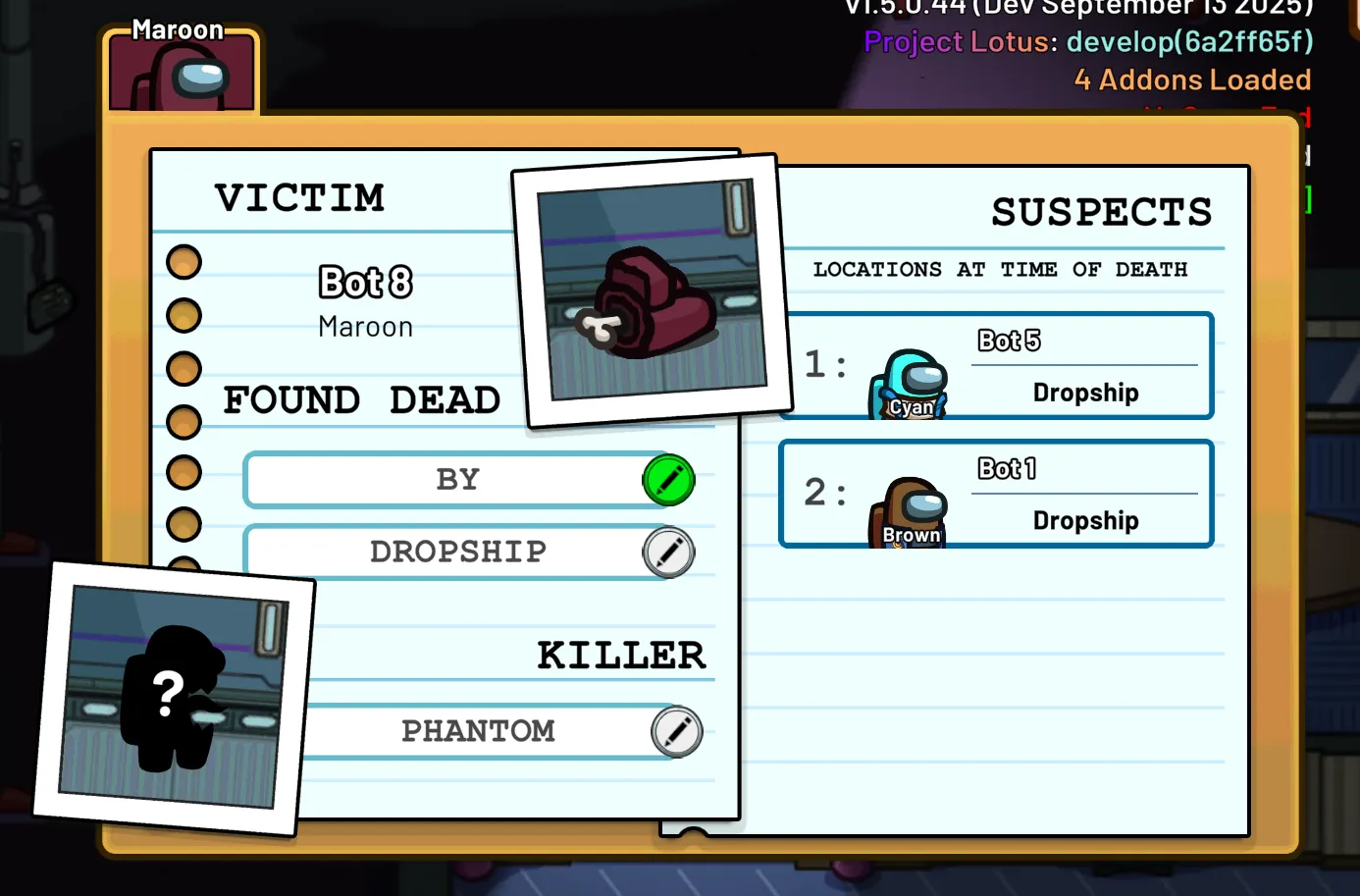This screenshot has width=1360, height=896.
Task: Select the Brown crewmate icon for Bot 1
Action: click(908, 510)
